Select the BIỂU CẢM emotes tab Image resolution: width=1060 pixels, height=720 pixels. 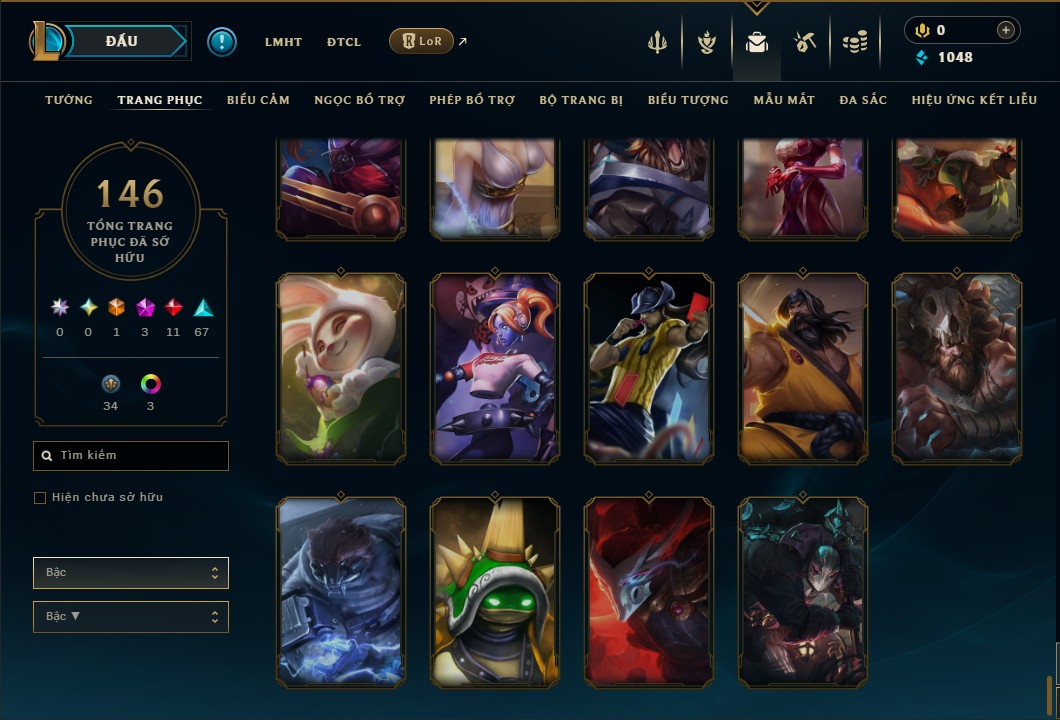258,100
